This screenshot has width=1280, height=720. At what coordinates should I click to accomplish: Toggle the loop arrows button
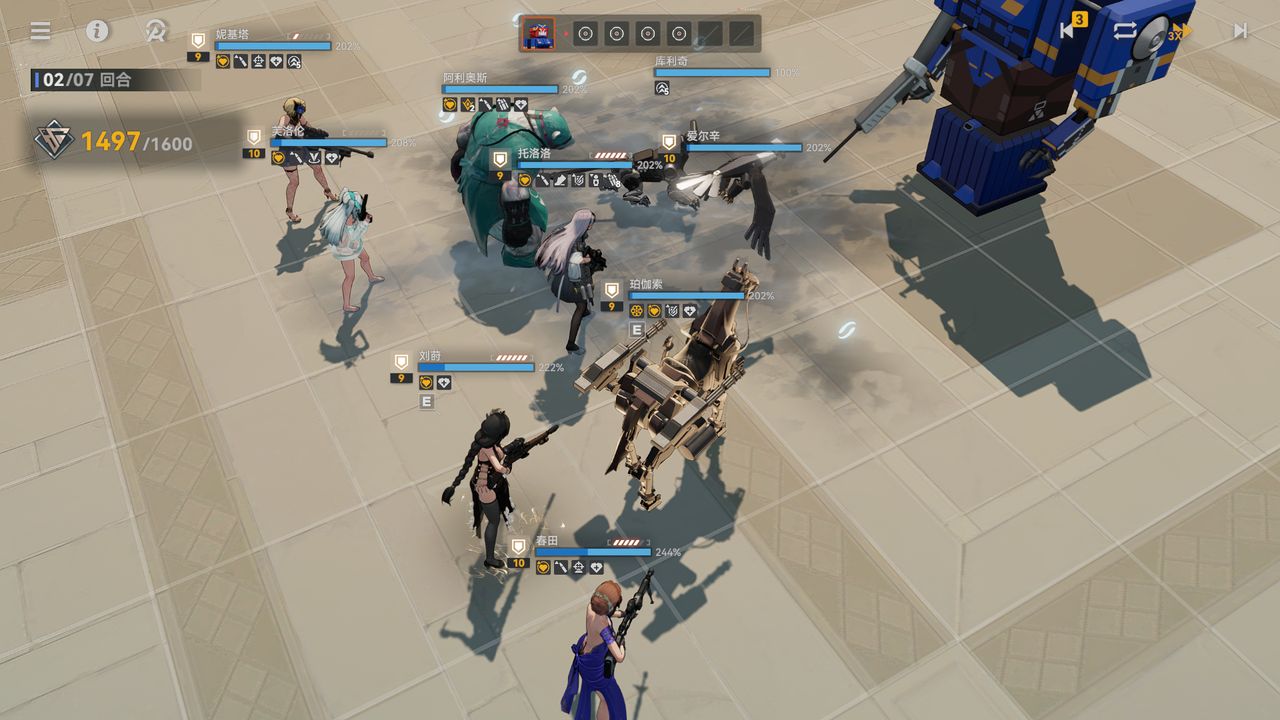click(x=1125, y=30)
